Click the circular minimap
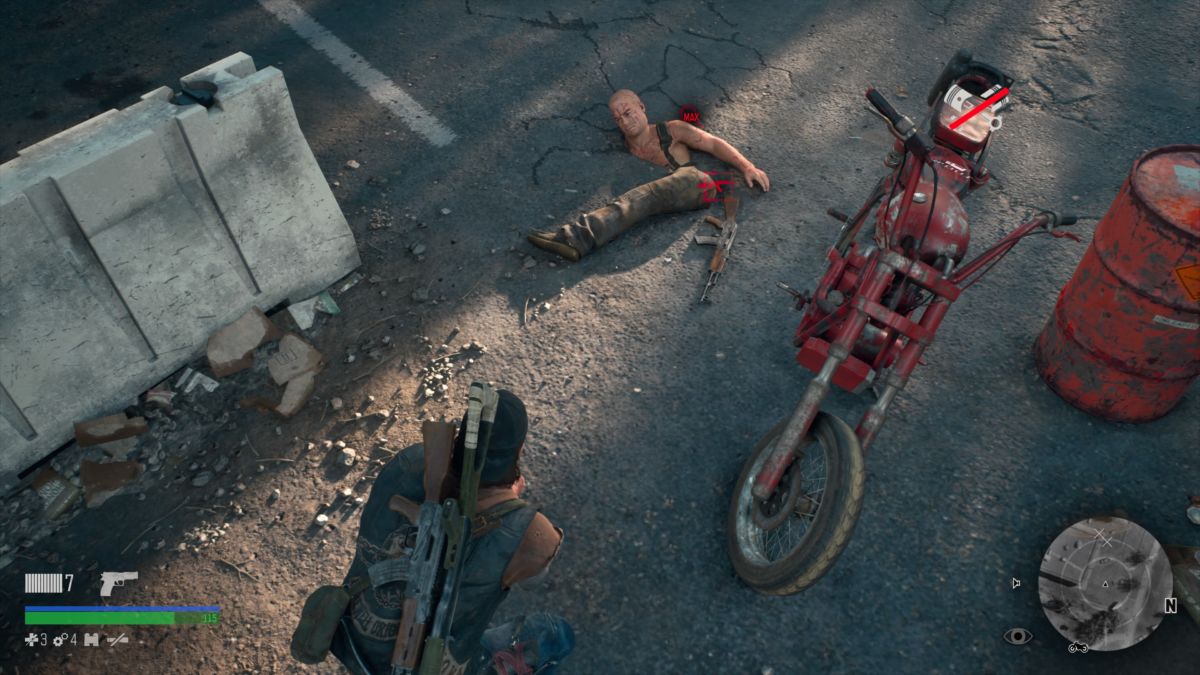 coord(1104,582)
